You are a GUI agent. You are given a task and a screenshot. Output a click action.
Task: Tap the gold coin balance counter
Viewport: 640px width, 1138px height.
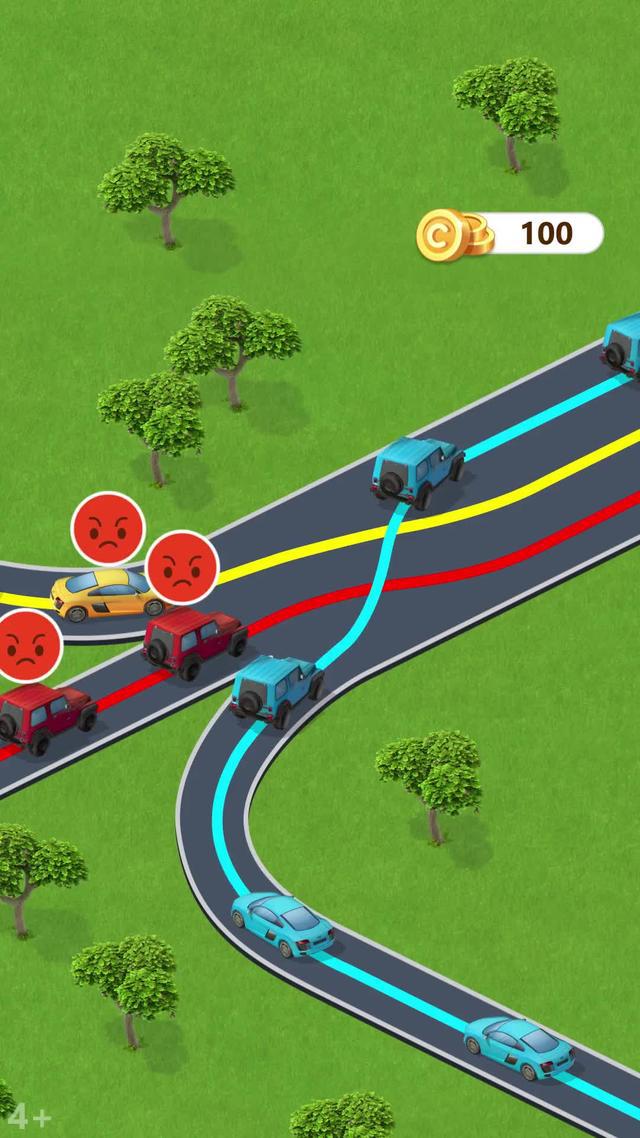point(512,234)
